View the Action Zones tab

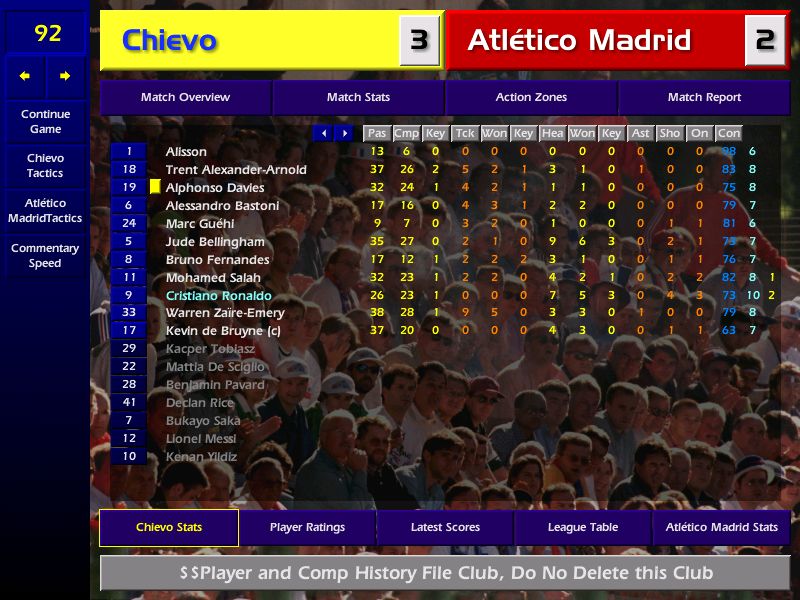point(531,97)
